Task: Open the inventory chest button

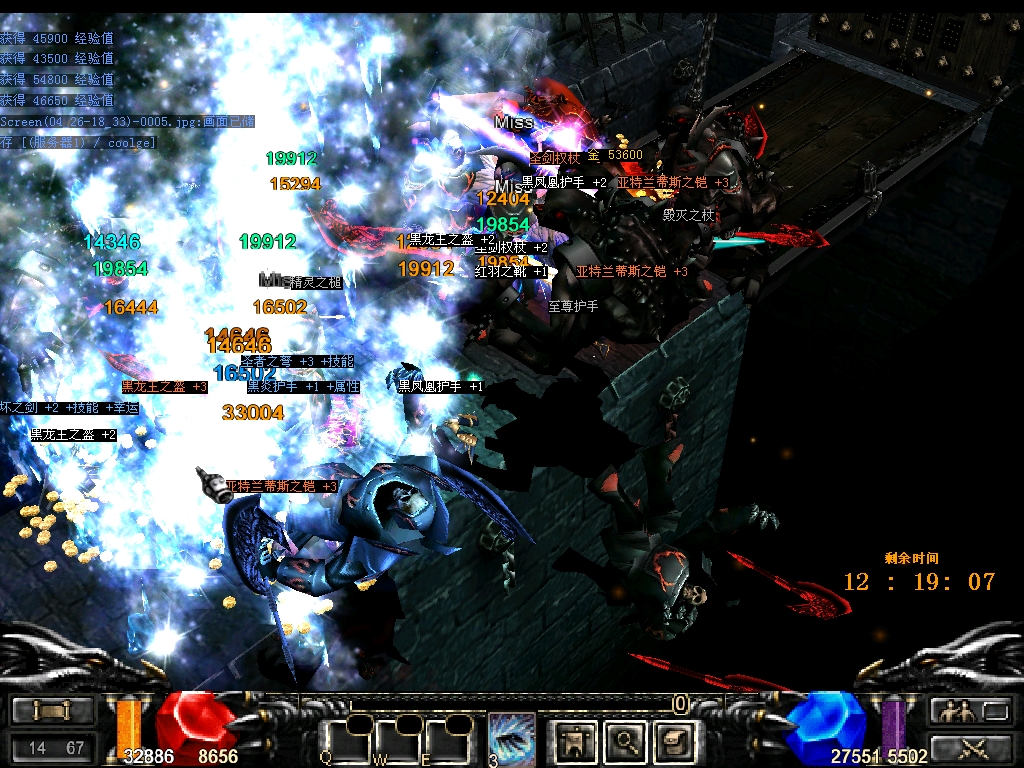Action: pos(674,741)
